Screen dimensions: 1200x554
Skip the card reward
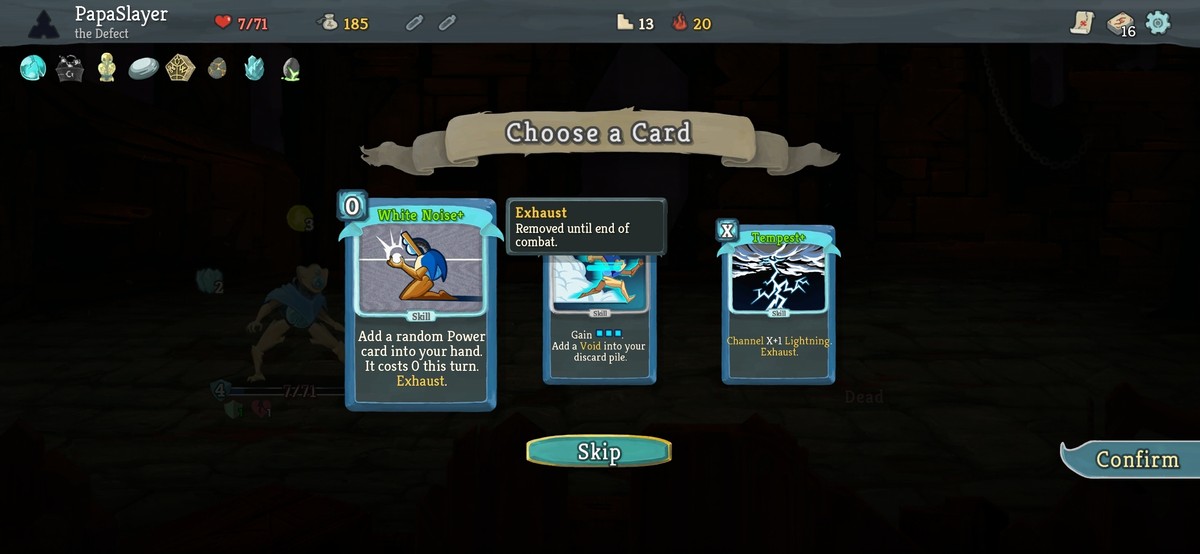pyautogui.click(x=599, y=451)
